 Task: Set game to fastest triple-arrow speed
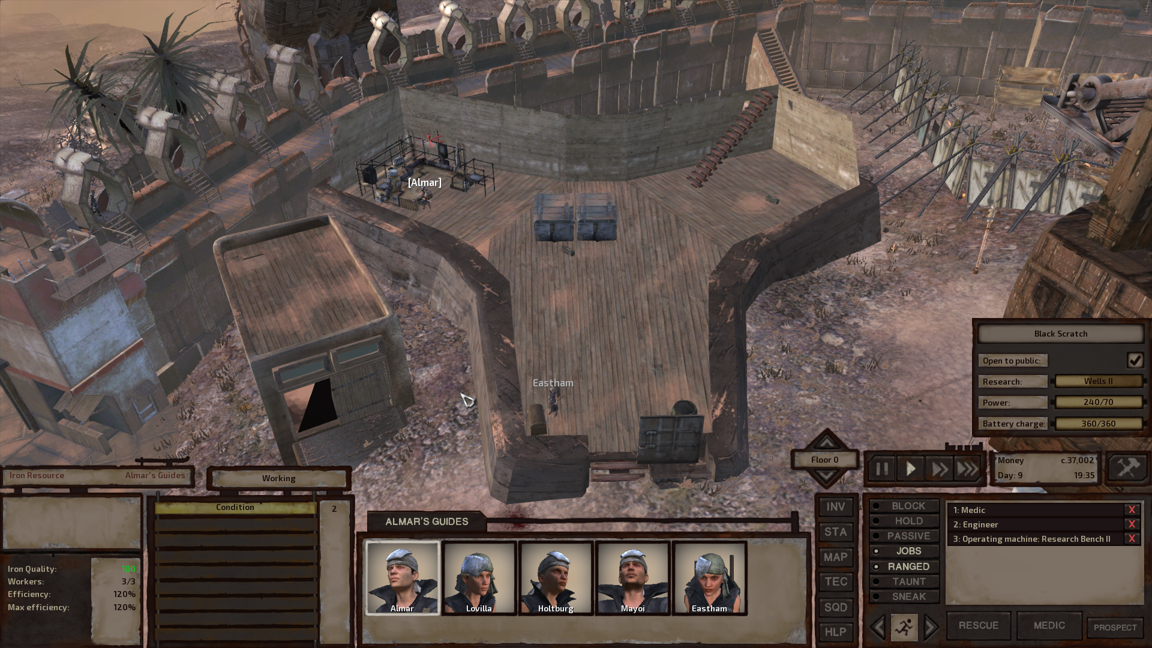point(967,468)
